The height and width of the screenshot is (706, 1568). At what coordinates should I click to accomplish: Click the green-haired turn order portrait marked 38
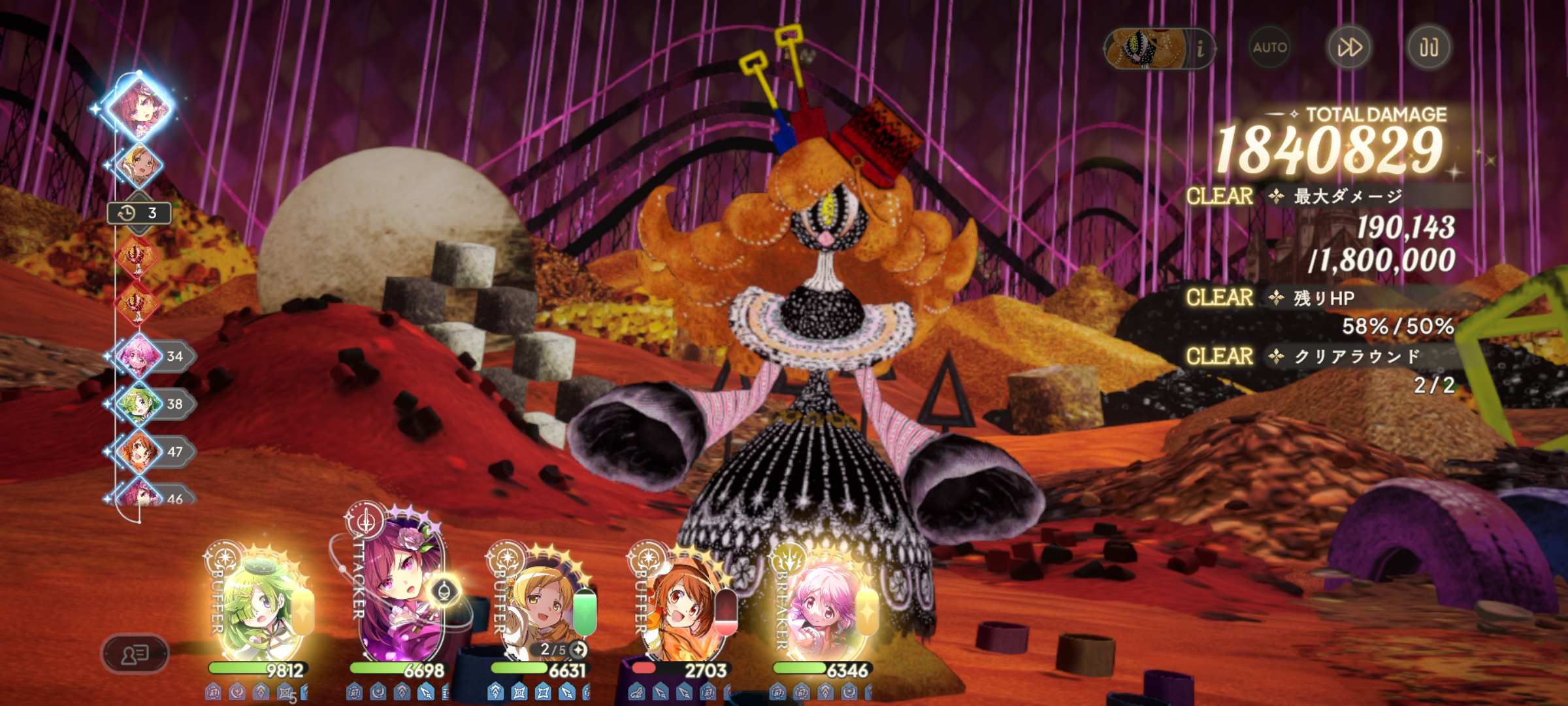pos(139,404)
